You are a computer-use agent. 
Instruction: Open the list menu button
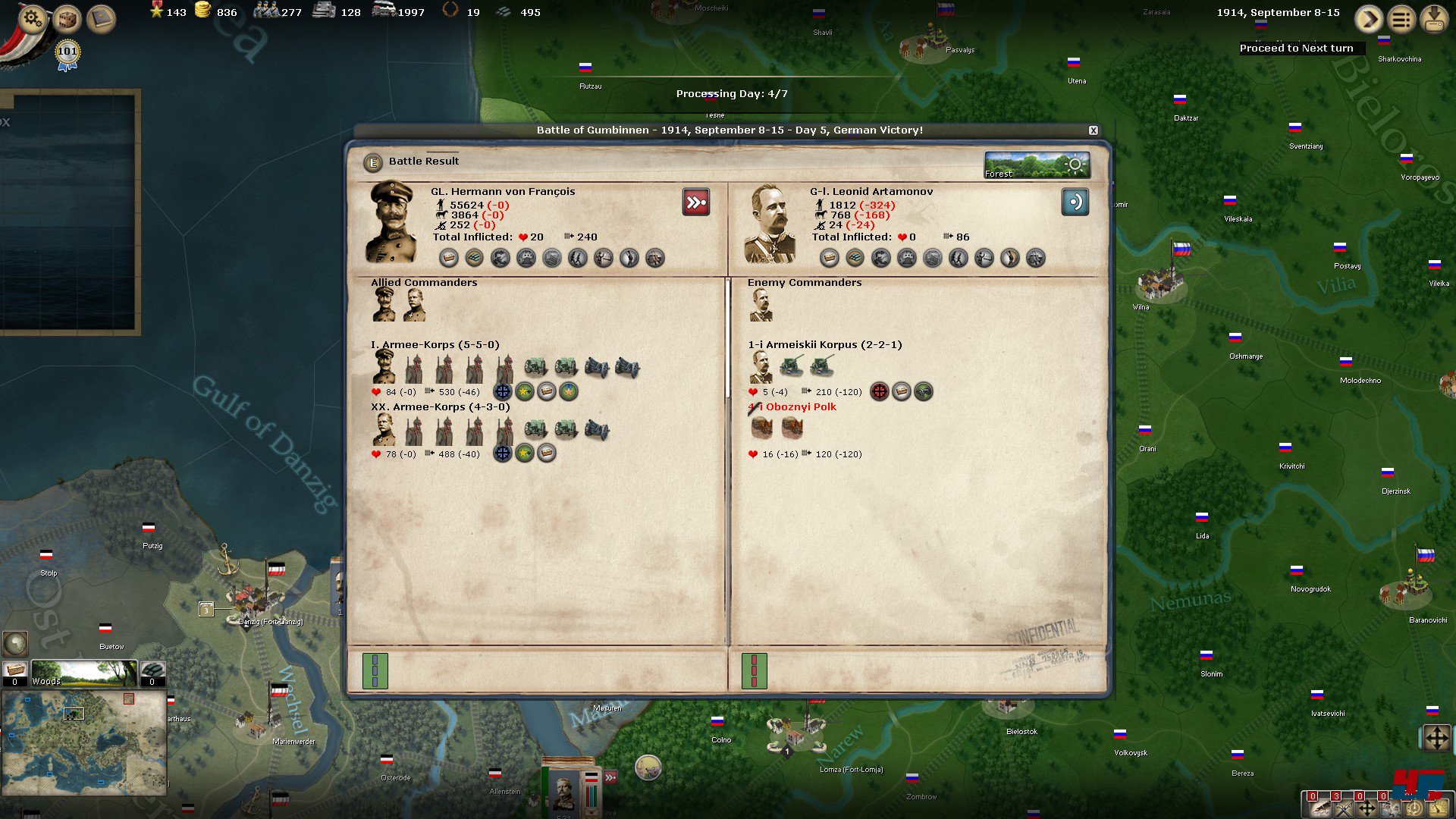1401,19
